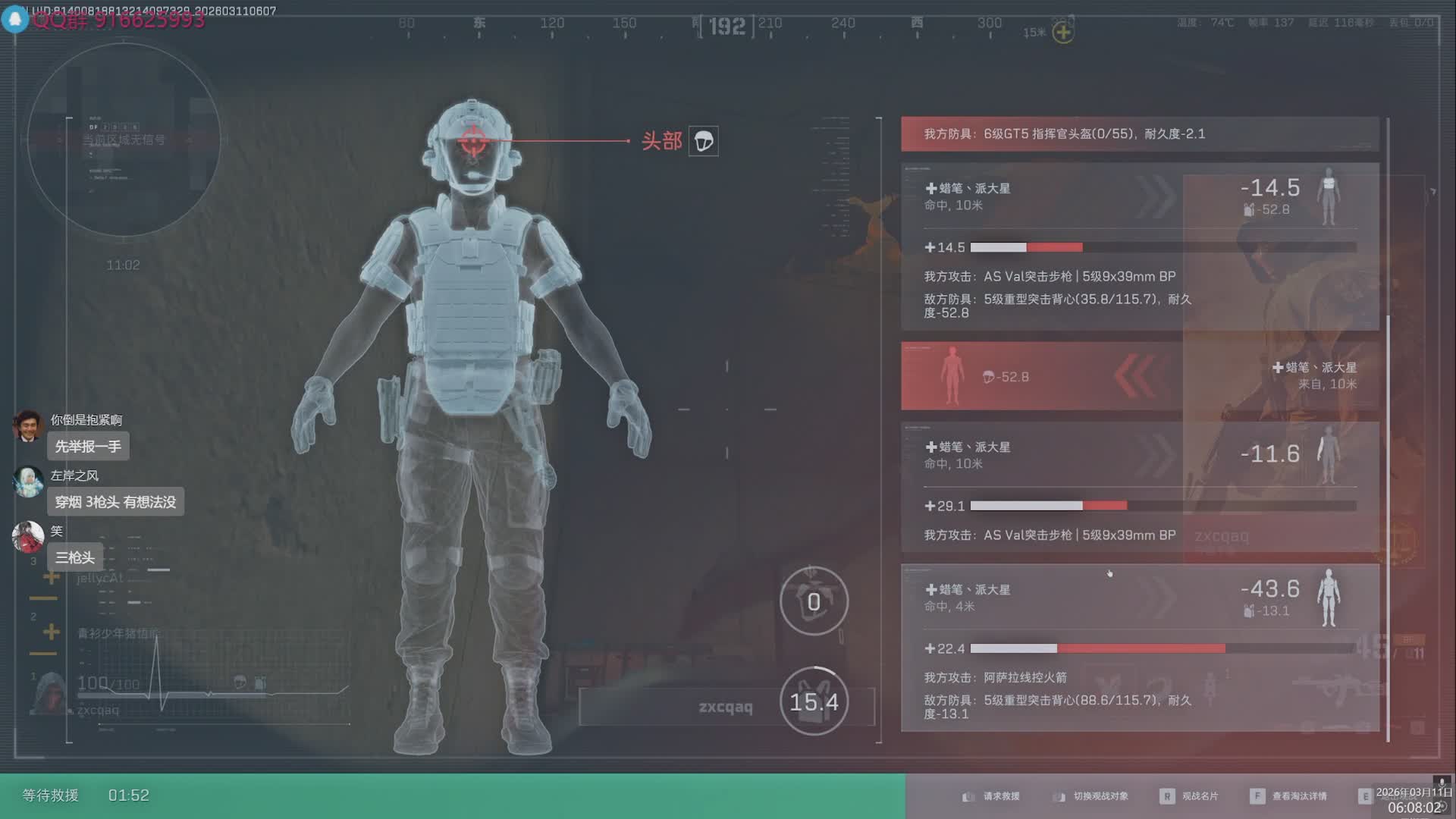Click the chat message 穿烟 3枪头 有想法没
The width and height of the screenshot is (1456, 819).
[x=115, y=502]
